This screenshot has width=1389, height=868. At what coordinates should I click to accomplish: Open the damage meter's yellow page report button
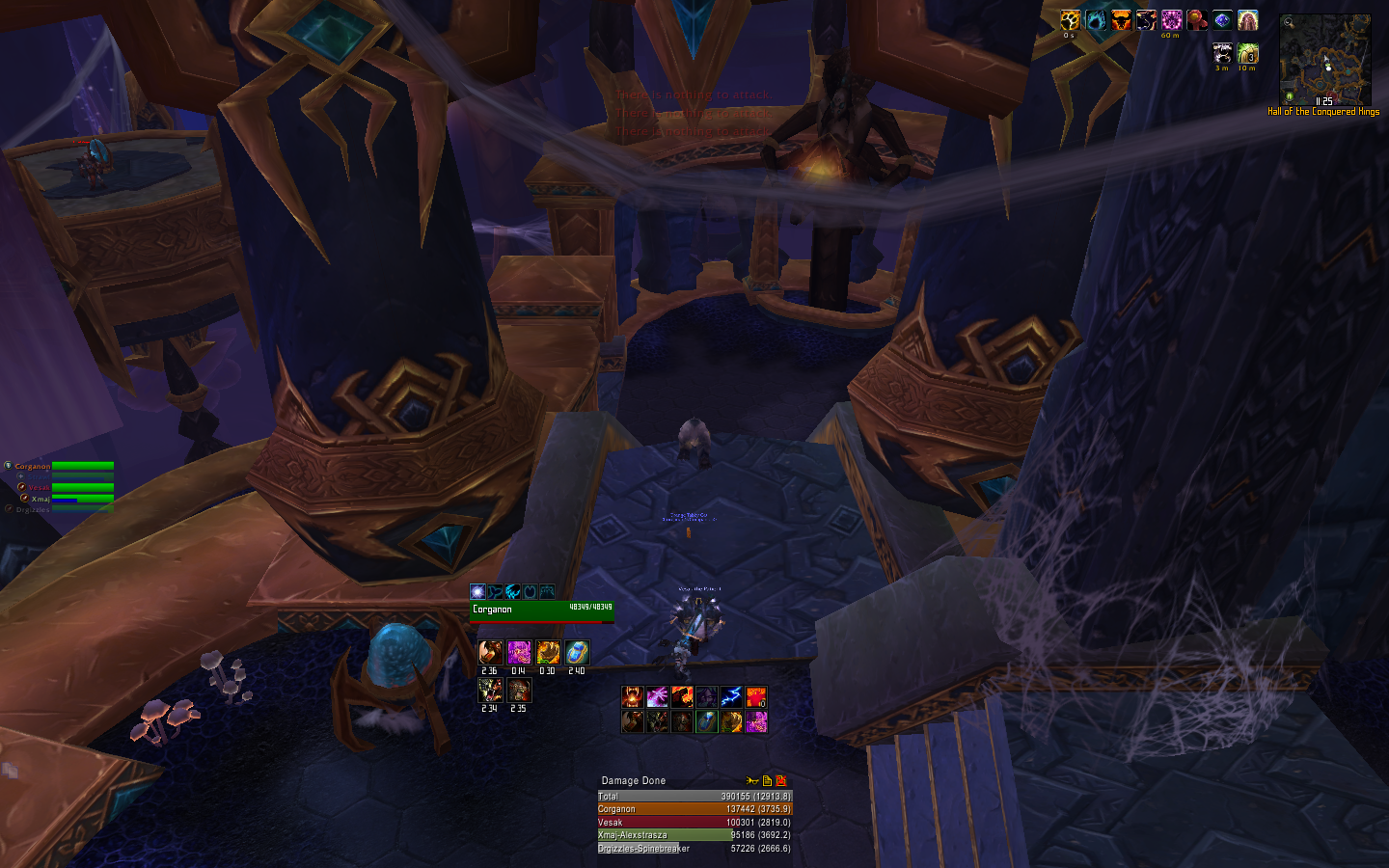point(767,780)
